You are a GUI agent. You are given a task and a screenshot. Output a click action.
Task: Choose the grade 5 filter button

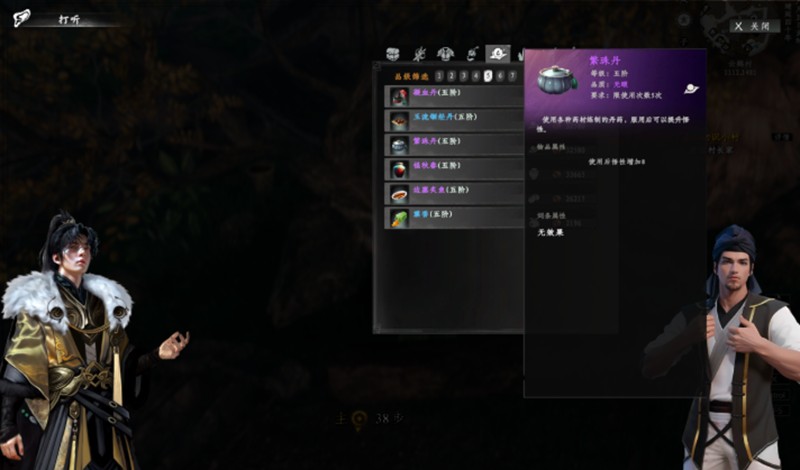coord(488,75)
